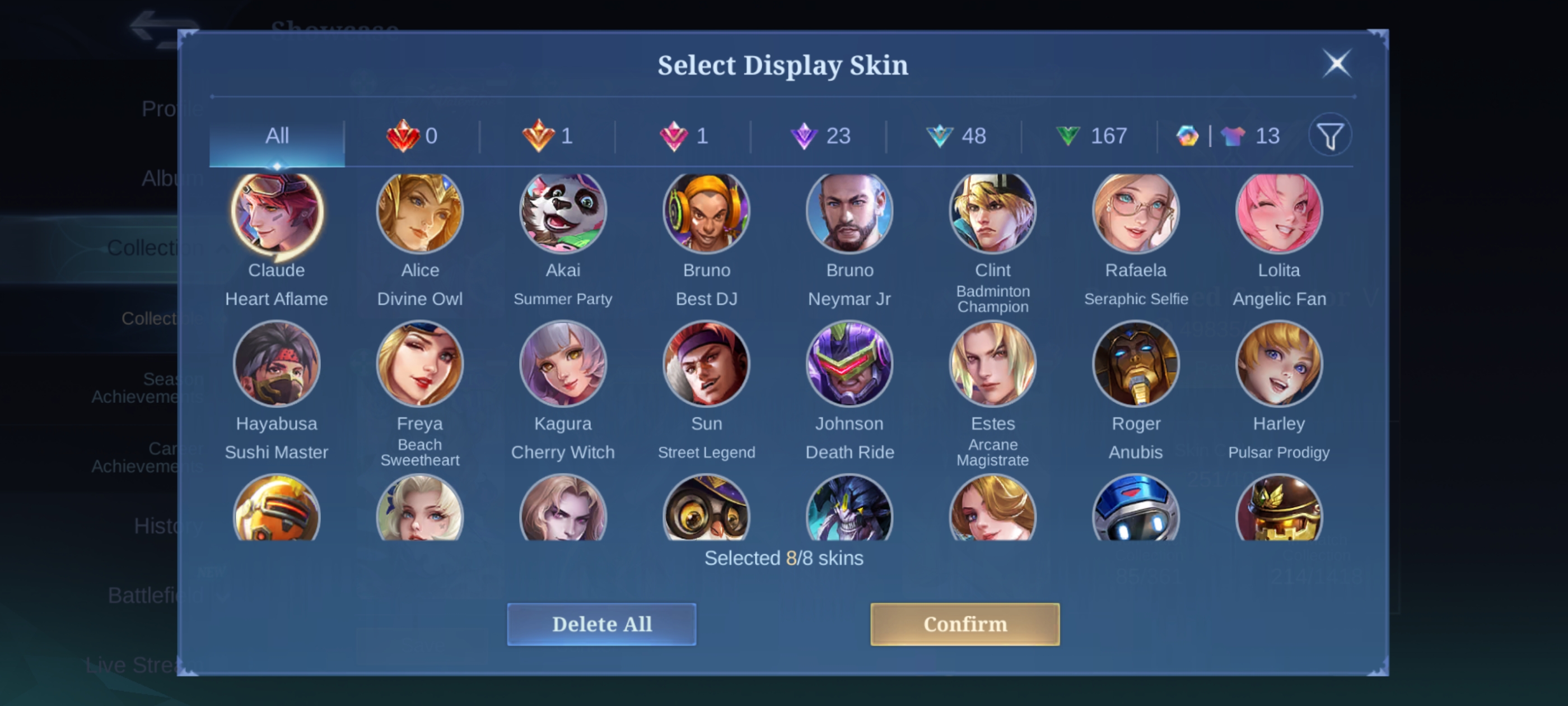The image size is (1568, 706).
Task: Show the green gem tab with 167 skins
Action: (x=1091, y=136)
